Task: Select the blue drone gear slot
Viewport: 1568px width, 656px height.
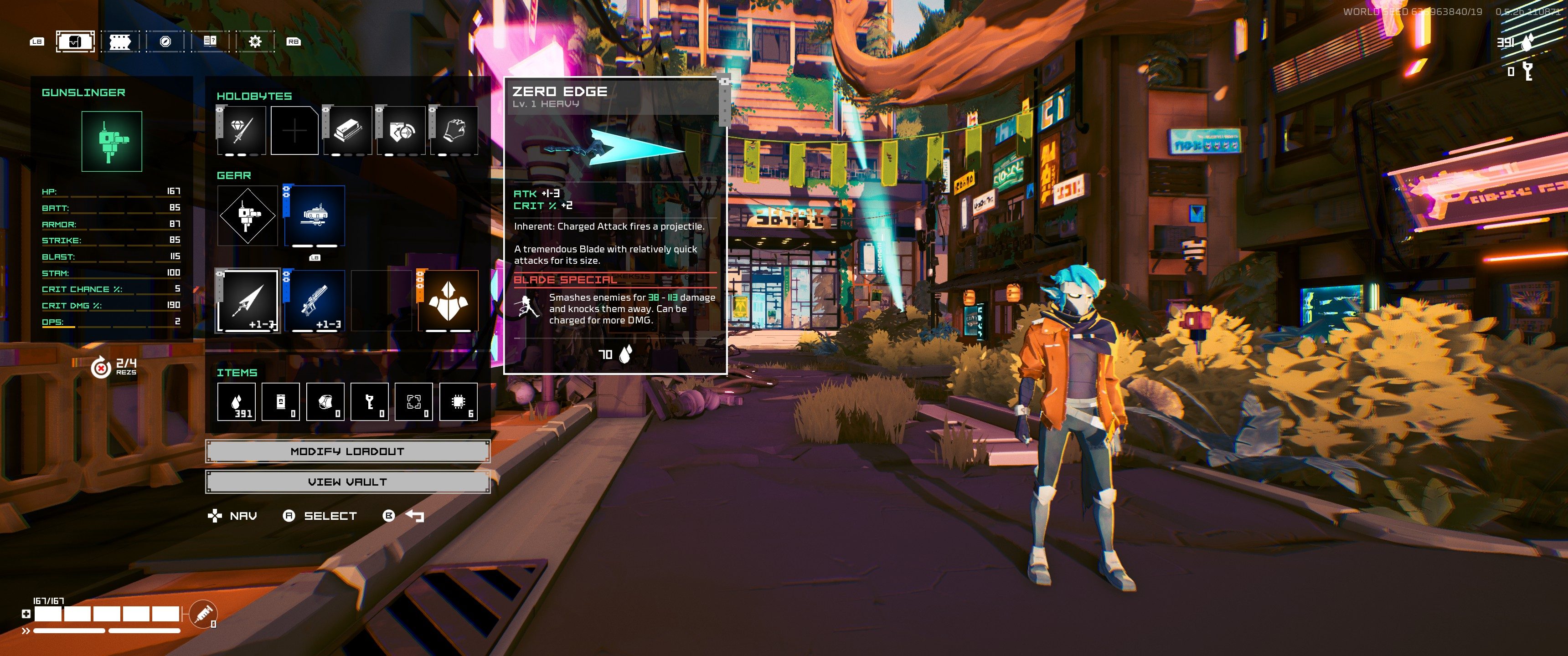Action: click(315, 216)
